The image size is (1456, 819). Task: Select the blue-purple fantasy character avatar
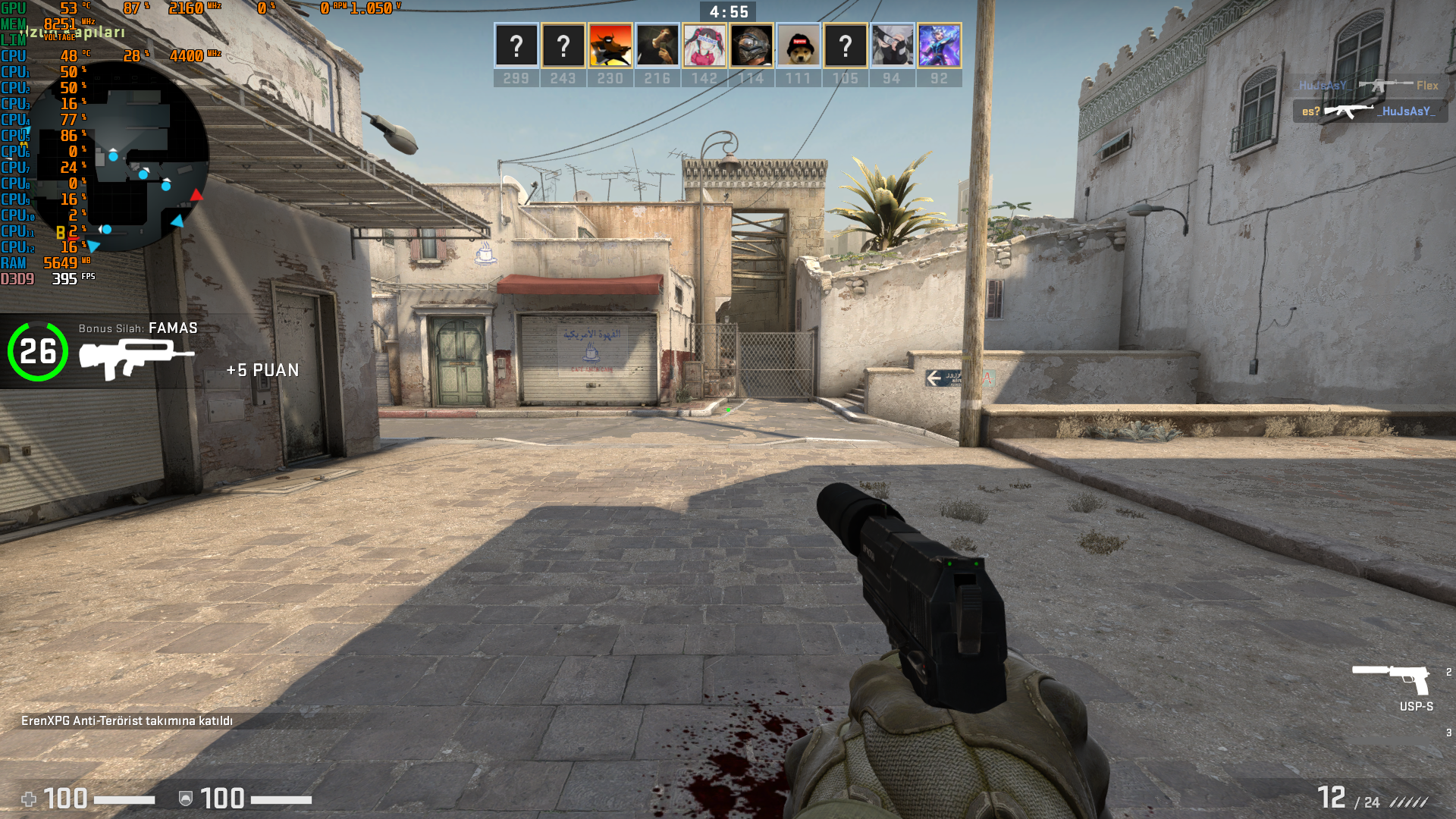coord(940,45)
